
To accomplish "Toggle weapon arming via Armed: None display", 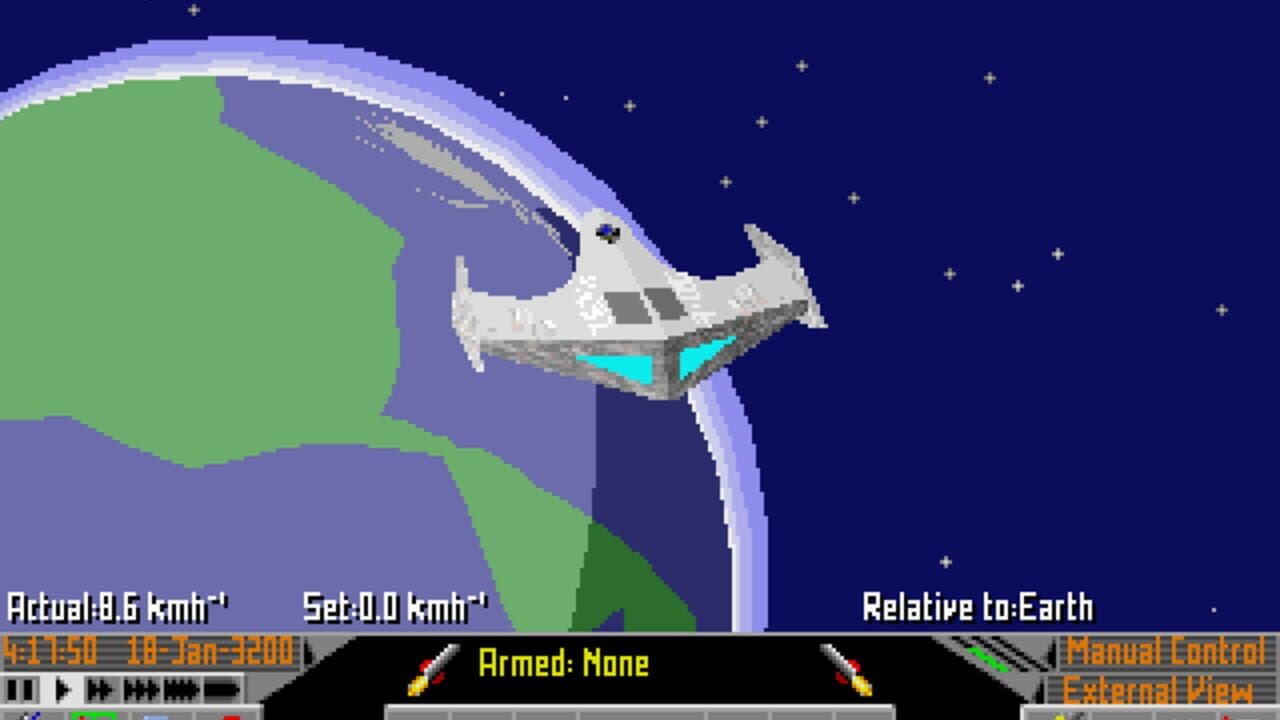I will pyautogui.click(x=565, y=661).
